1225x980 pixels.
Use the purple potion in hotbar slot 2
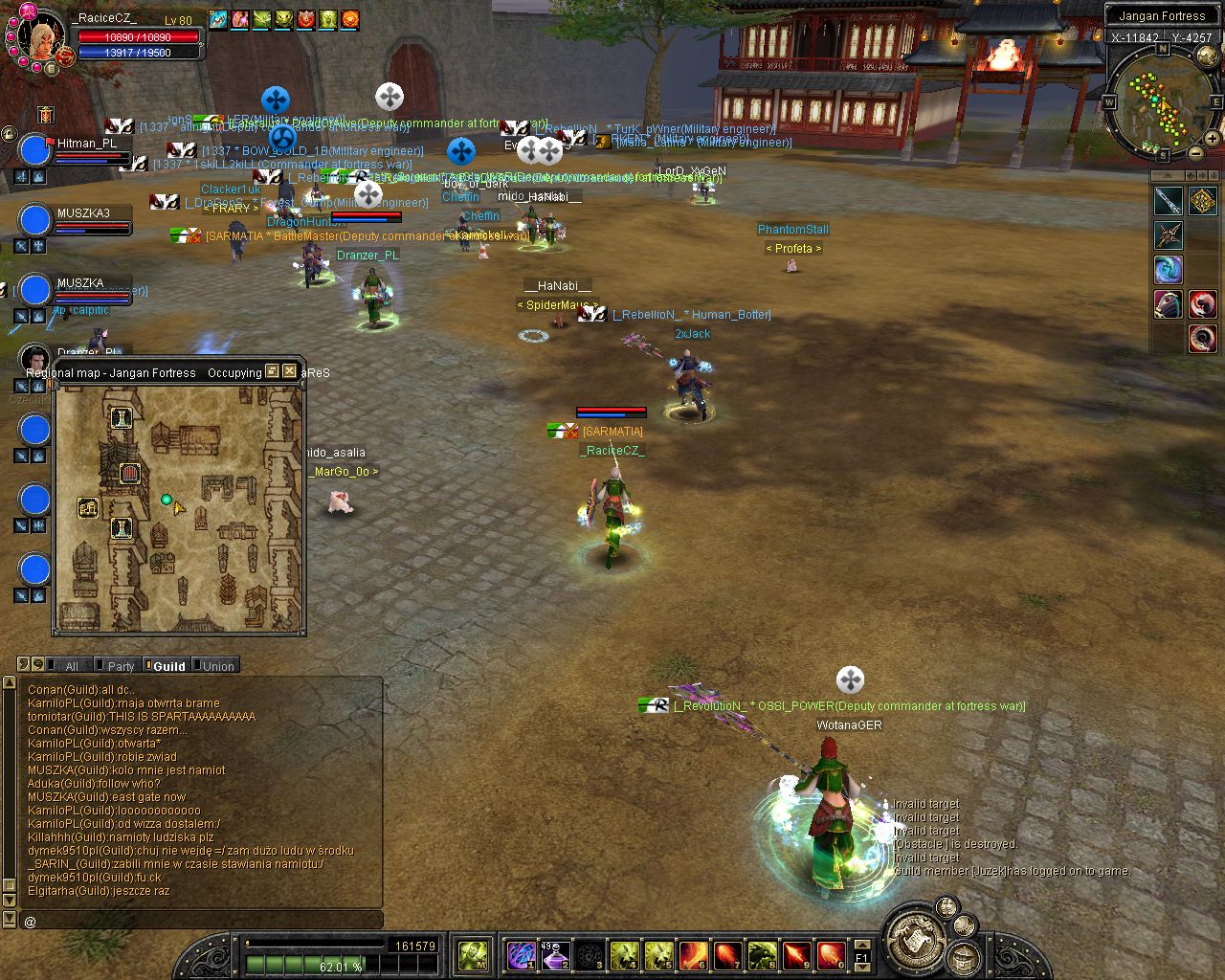tap(555, 954)
